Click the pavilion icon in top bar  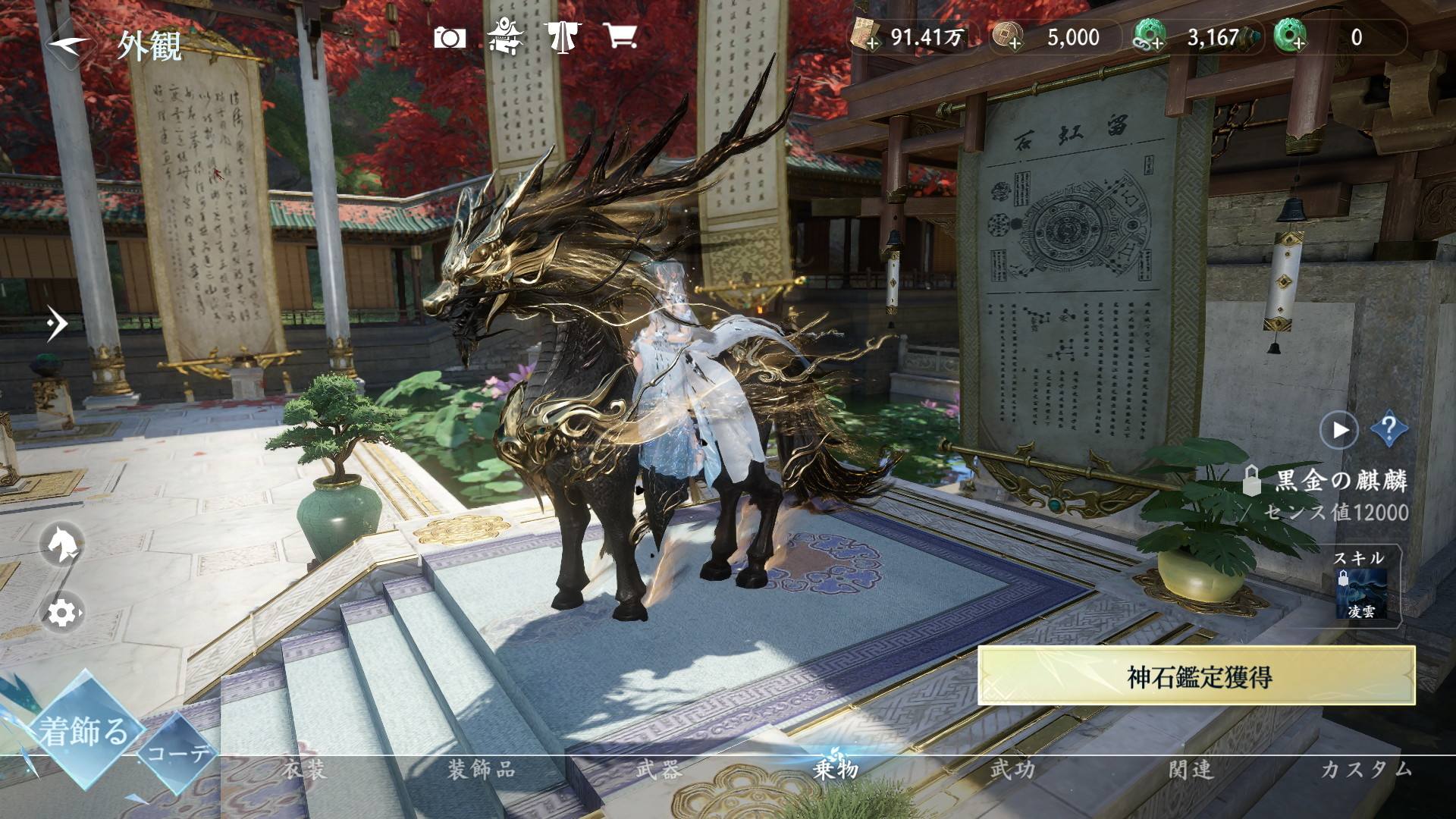point(506,36)
